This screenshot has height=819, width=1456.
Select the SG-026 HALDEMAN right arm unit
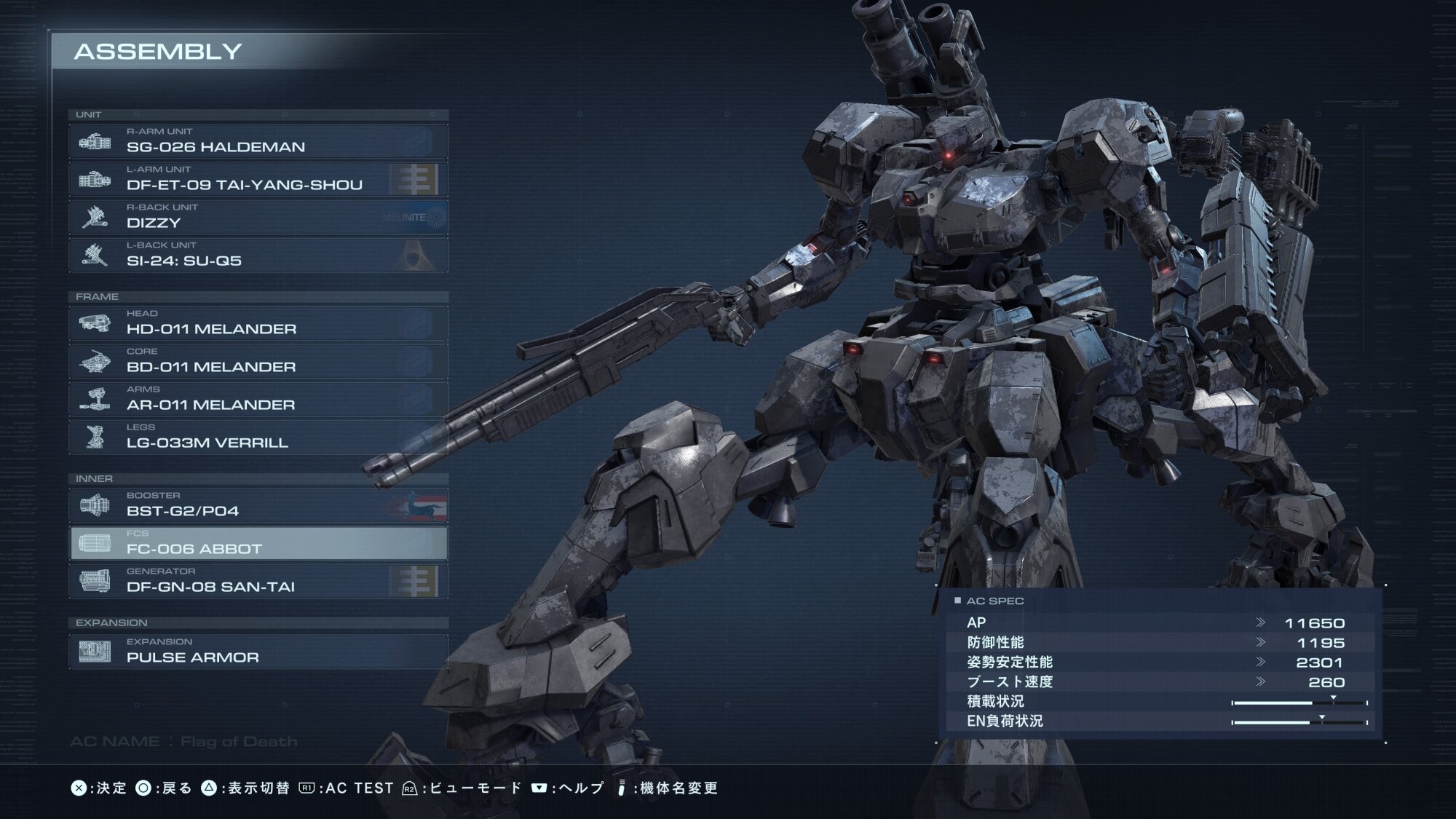pos(258,141)
